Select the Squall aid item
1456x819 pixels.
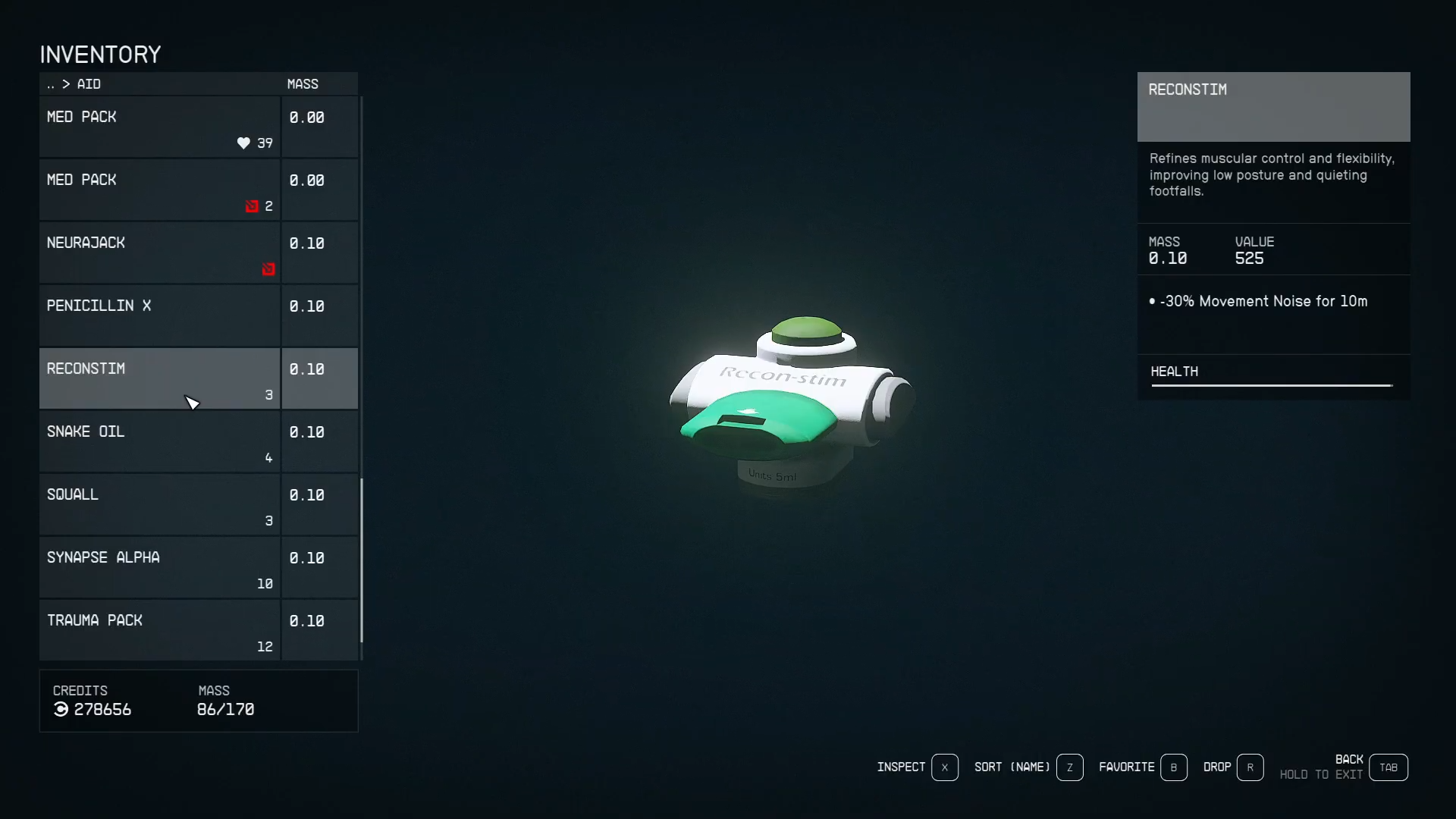159,505
